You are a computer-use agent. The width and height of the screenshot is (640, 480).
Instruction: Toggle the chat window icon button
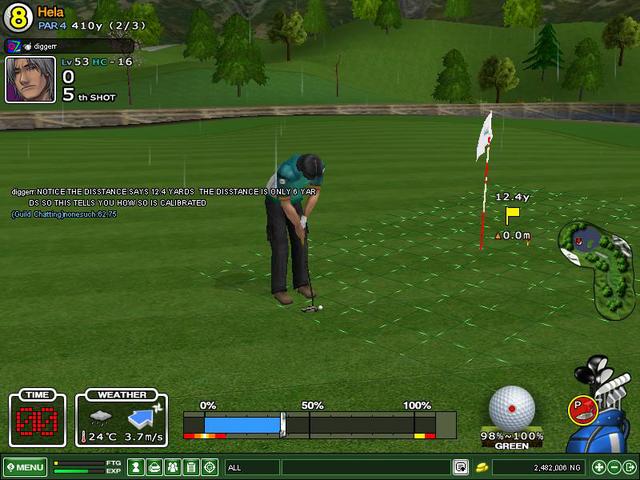pos(461,467)
